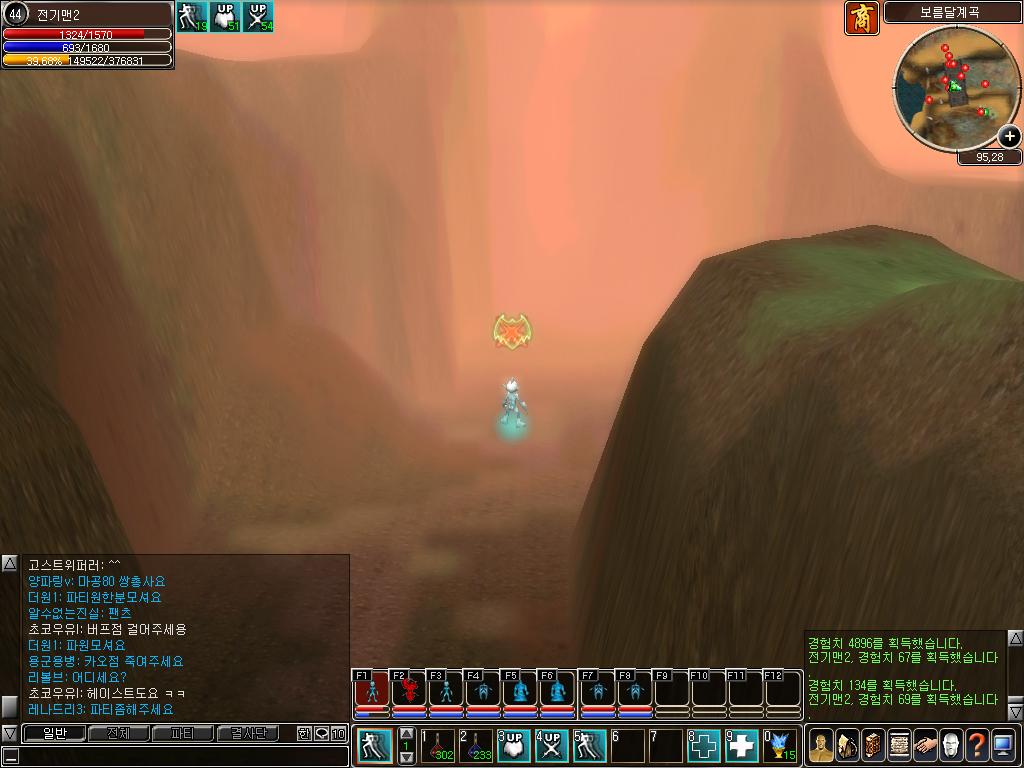Open the 파티 chat tab

(x=183, y=733)
